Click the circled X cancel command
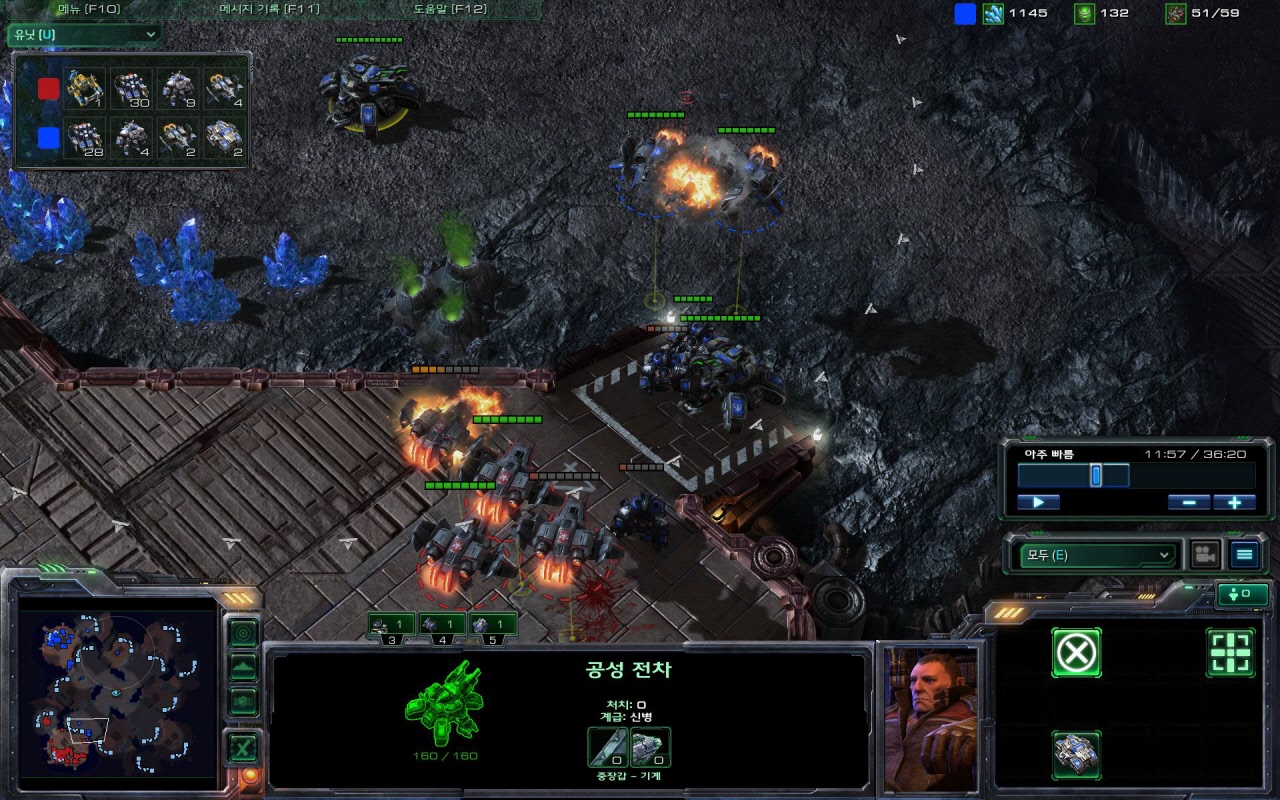This screenshot has height=800, width=1280. (1076, 653)
